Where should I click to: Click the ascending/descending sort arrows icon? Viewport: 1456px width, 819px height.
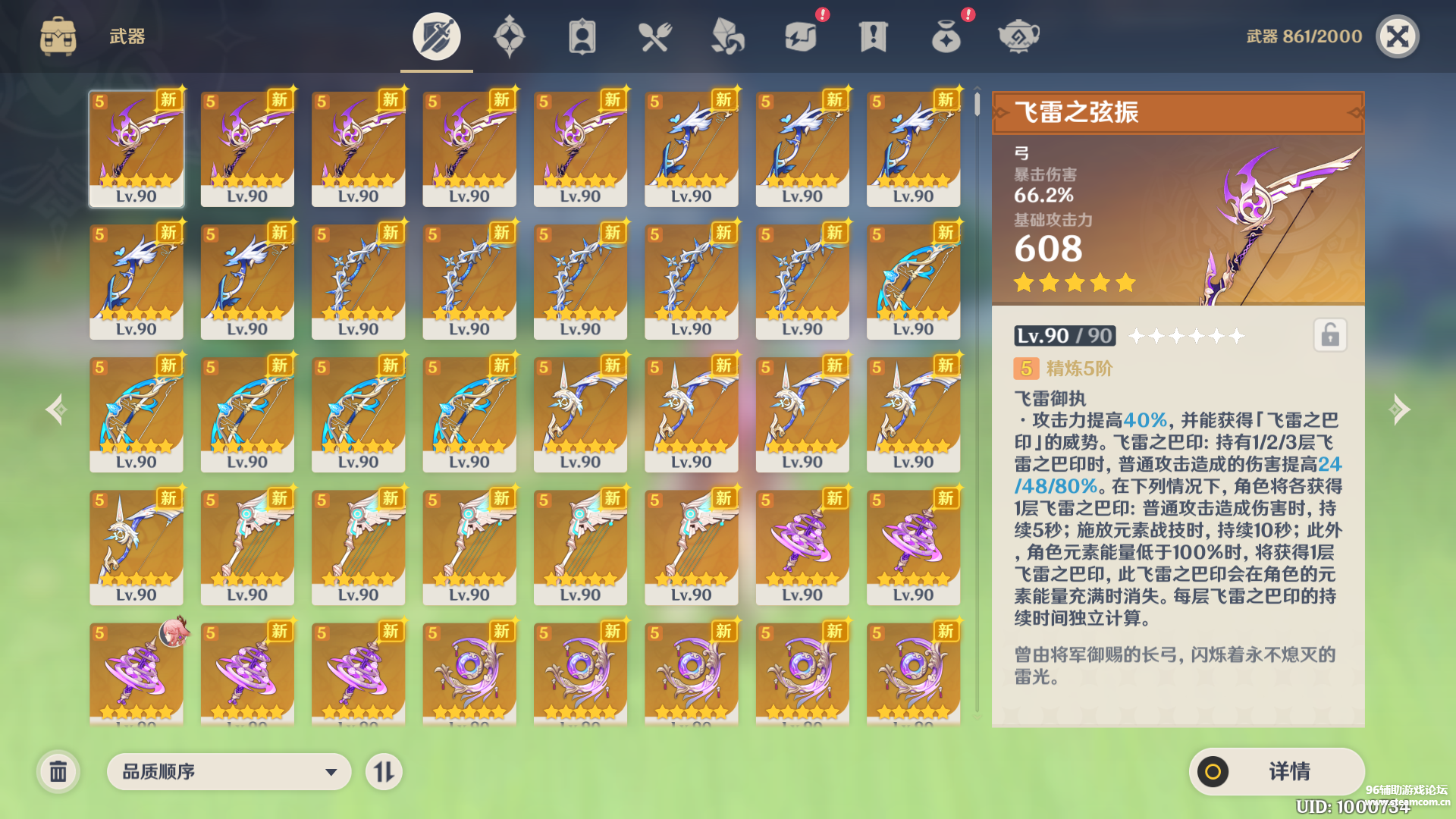pyautogui.click(x=385, y=771)
